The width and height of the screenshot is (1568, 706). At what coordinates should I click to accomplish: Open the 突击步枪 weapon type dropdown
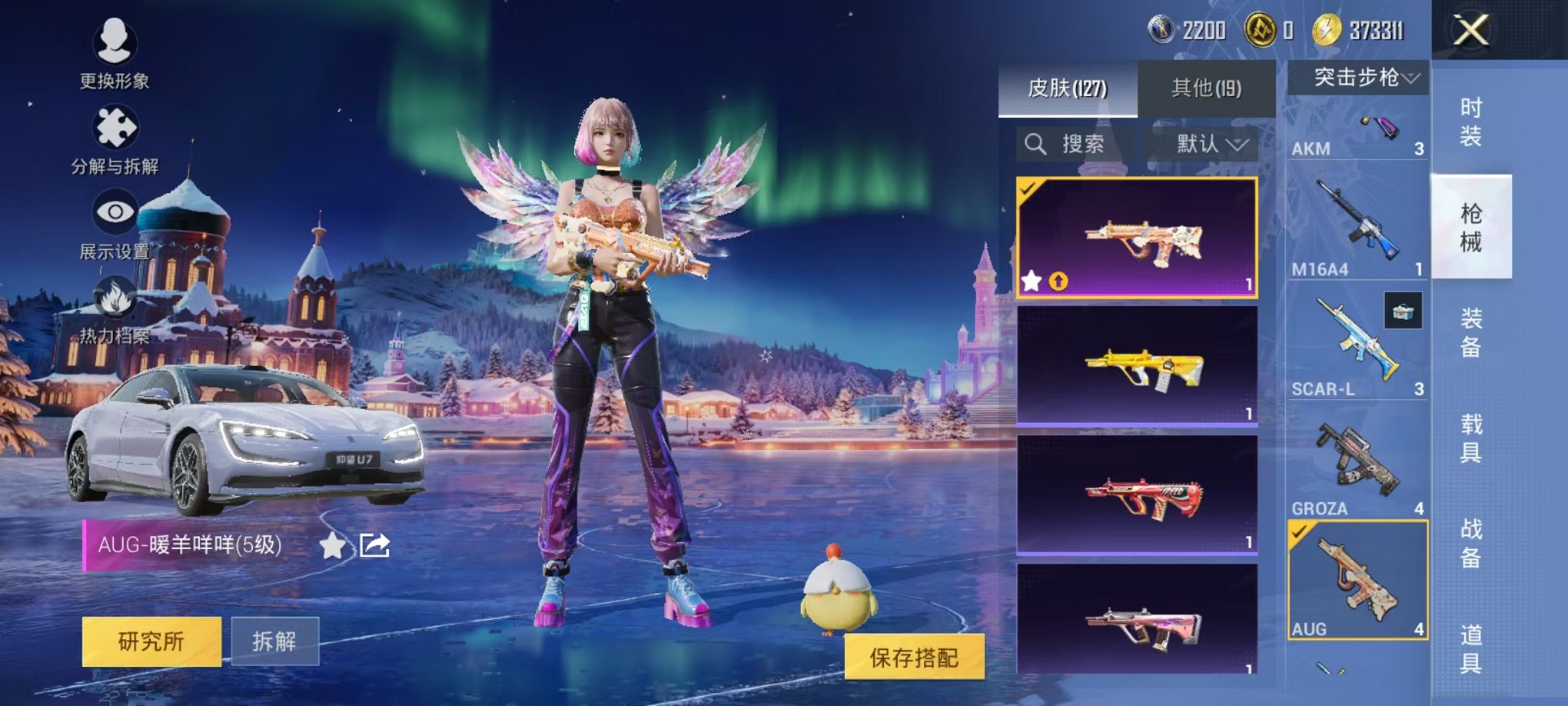coord(1357,78)
